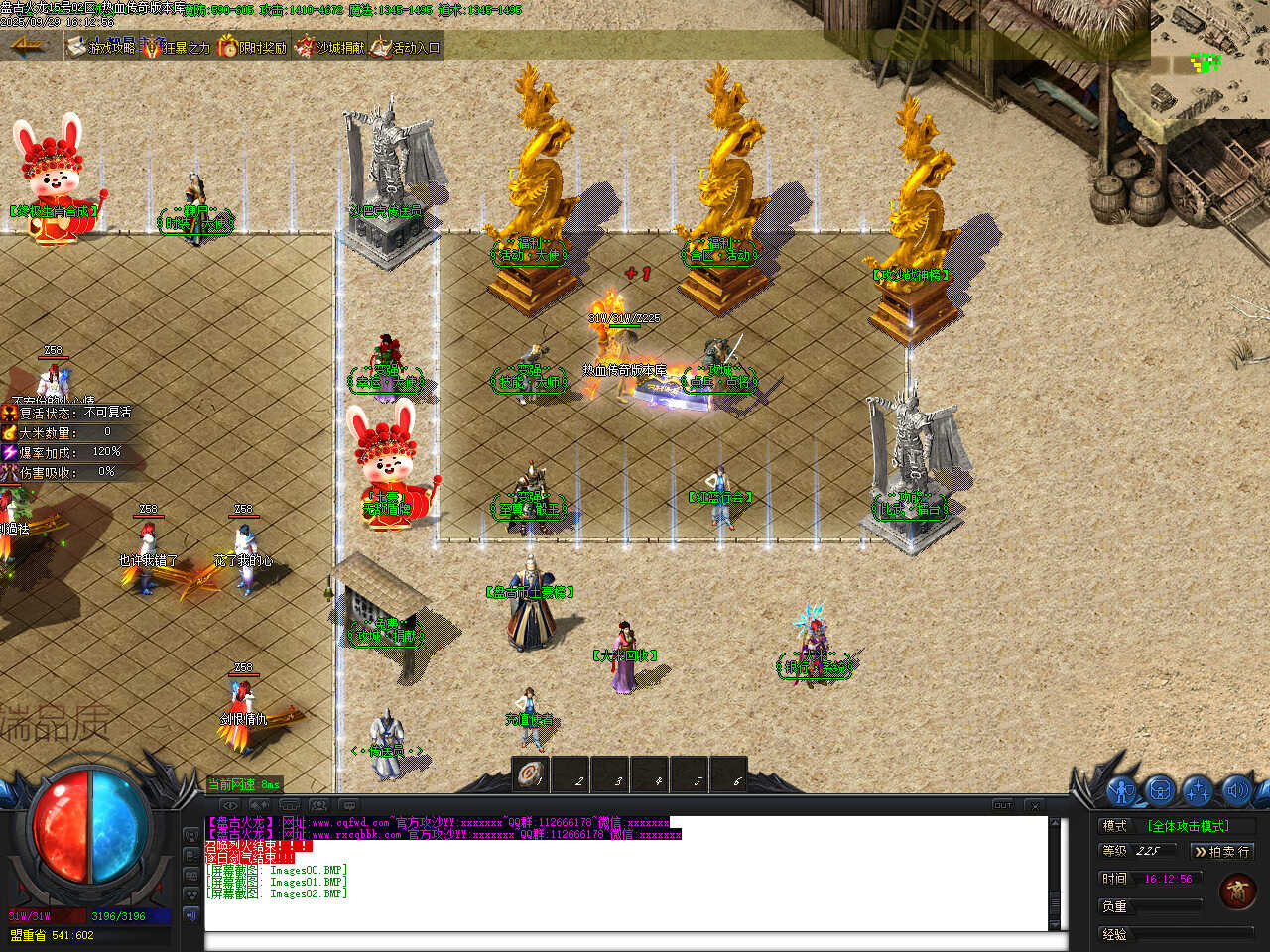Open the 拍卖行 auction house
This screenshot has width=1270, height=952.
point(1221,851)
